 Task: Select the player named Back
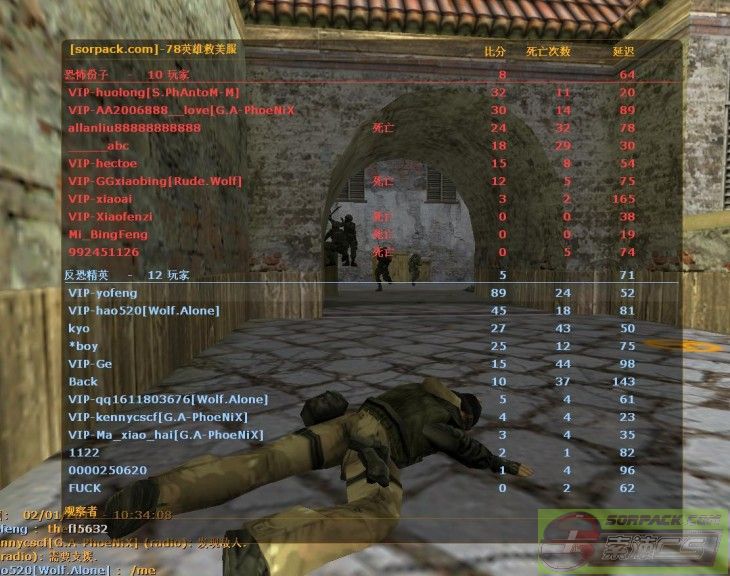[83, 382]
